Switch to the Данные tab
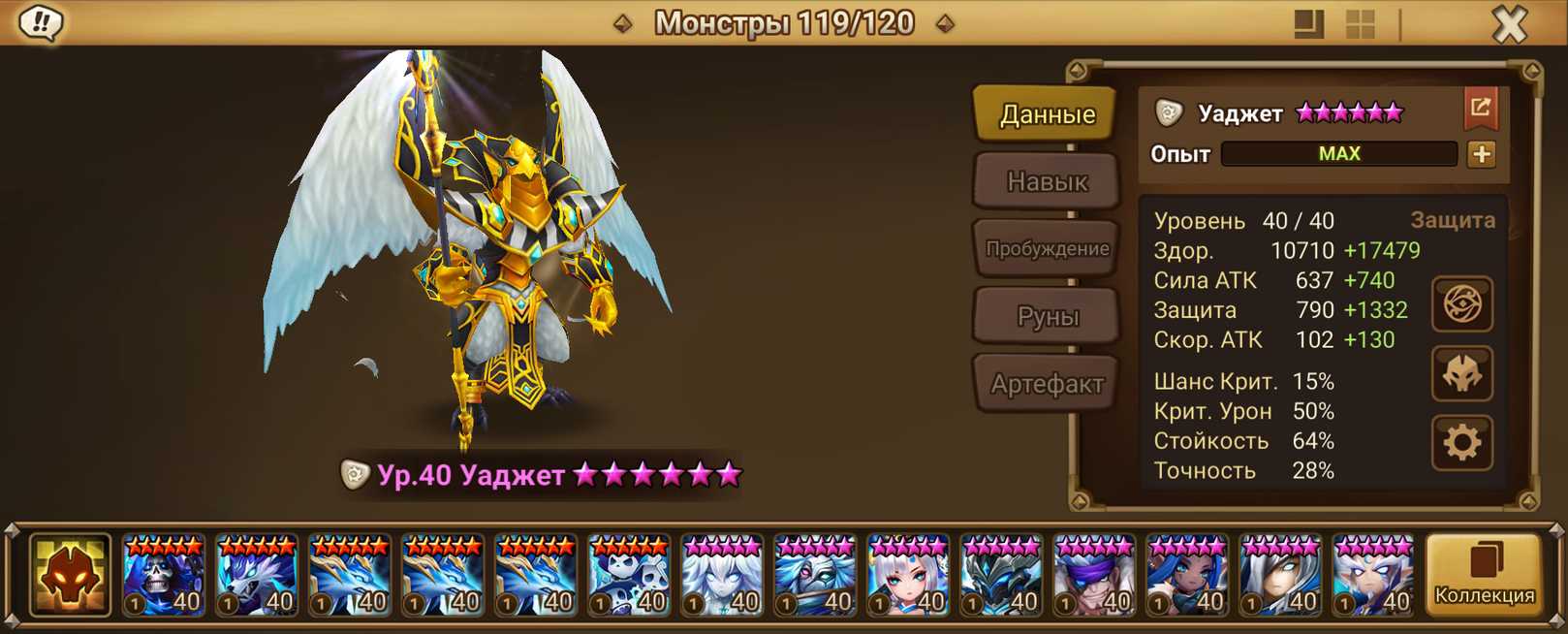The image size is (1568, 634). pyautogui.click(x=1047, y=114)
